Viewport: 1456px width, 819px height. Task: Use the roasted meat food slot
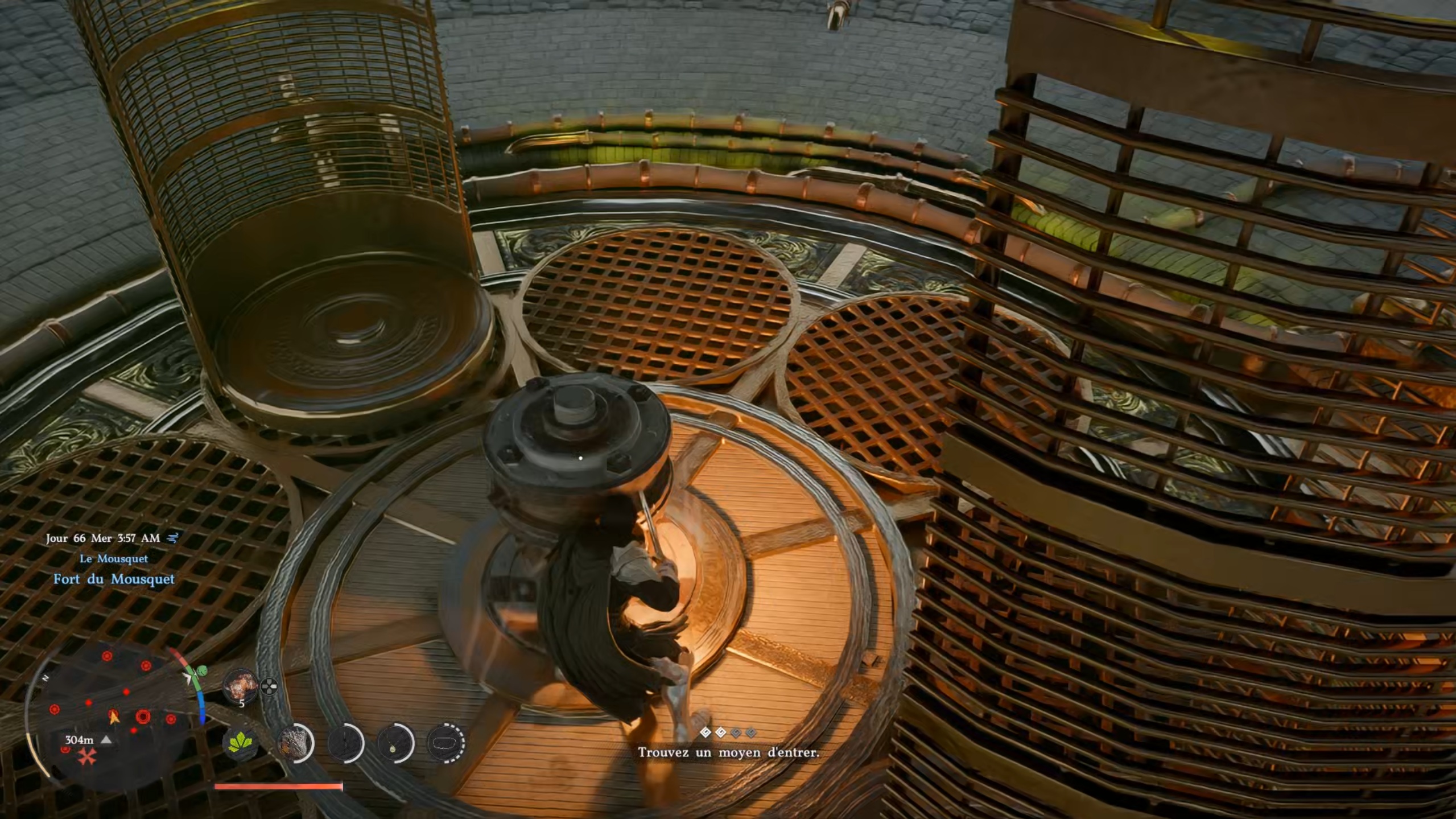[240, 686]
